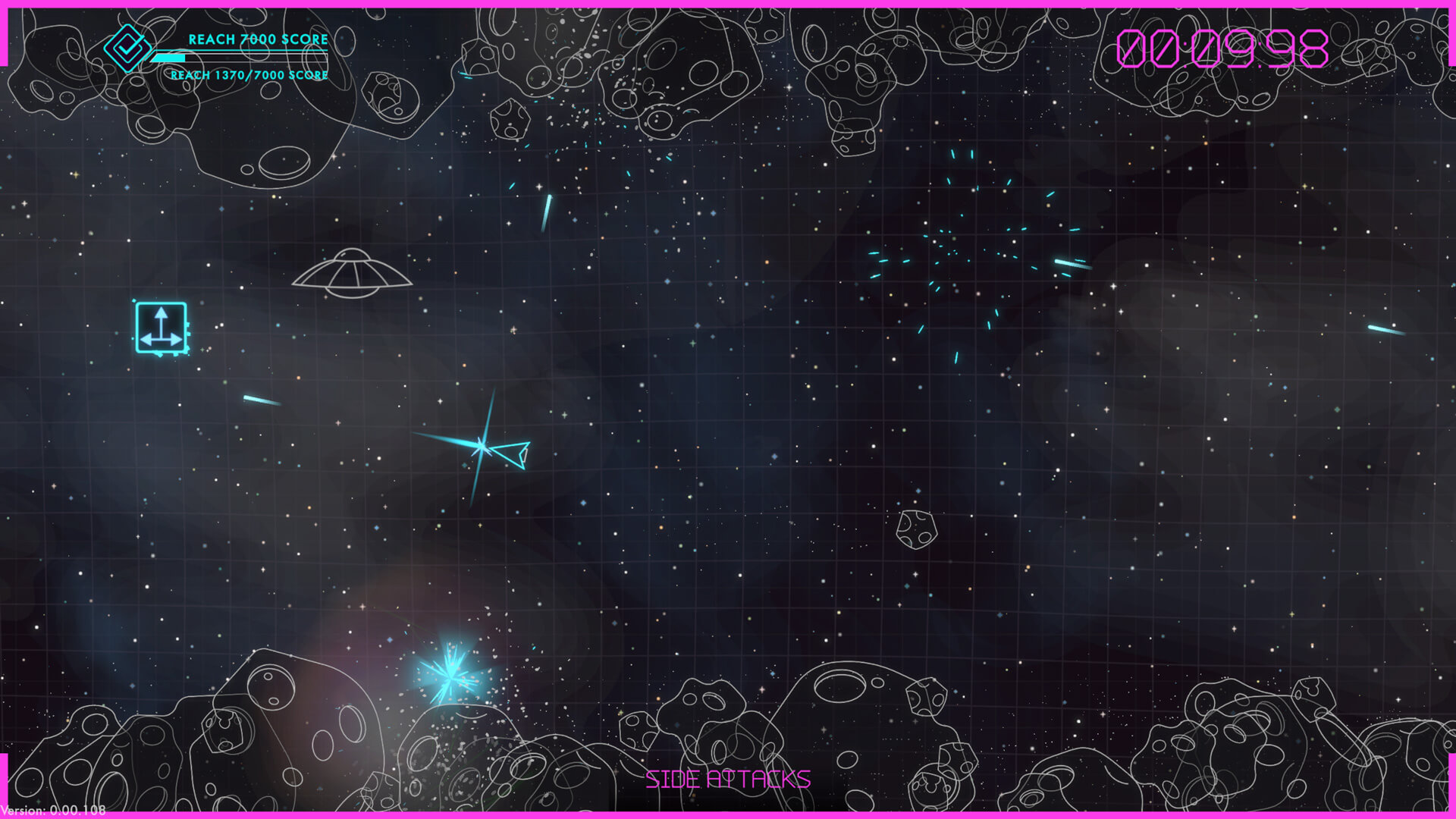The width and height of the screenshot is (1456, 819).
Task: Click the tri-arrow power-up pickup
Action: pos(161,326)
